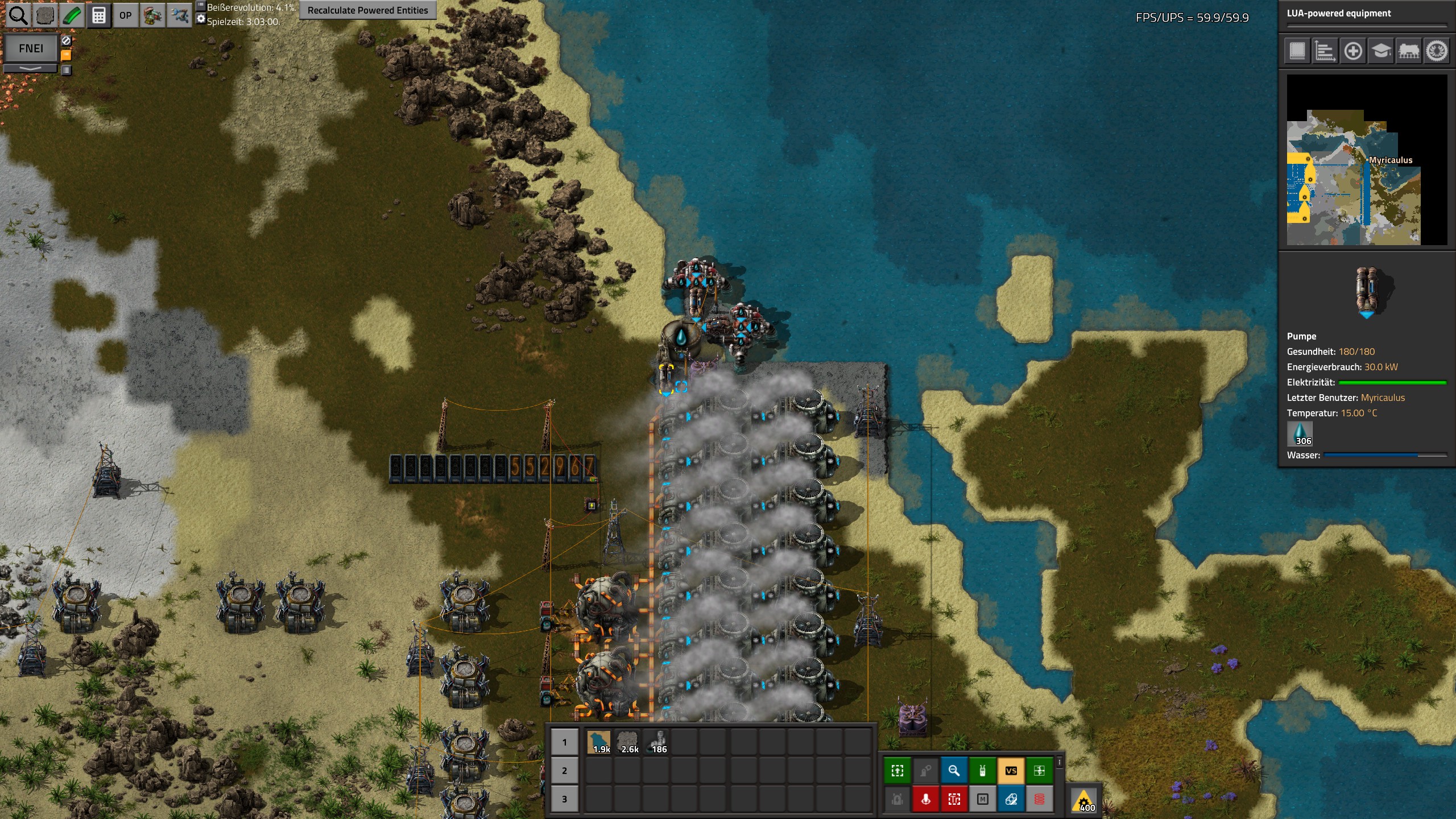Image resolution: width=1456 pixels, height=819 pixels.
Task: Collapse the FNEI panel arrow
Action: (x=31, y=68)
